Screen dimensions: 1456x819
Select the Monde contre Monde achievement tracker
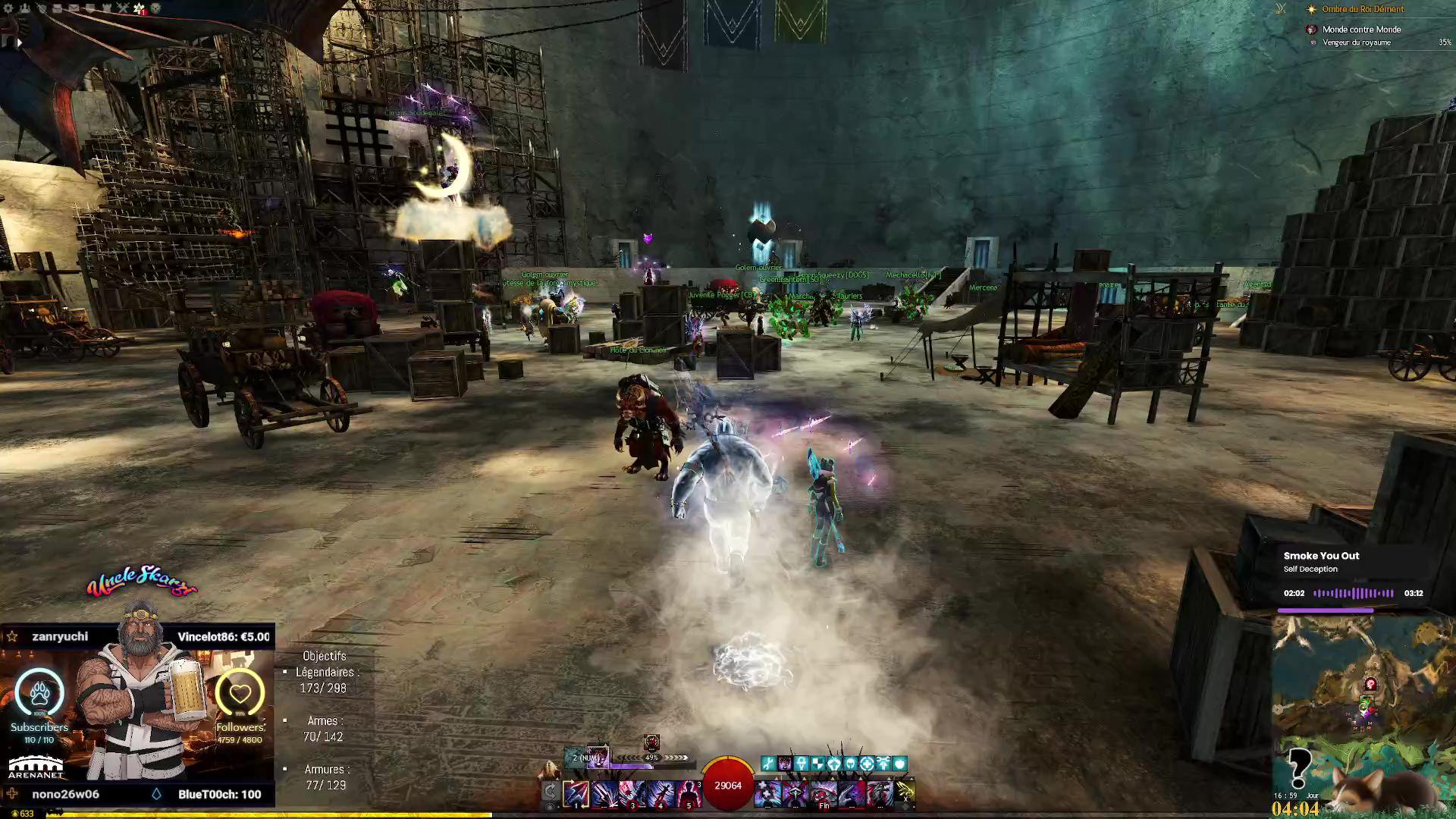coord(1361,30)
